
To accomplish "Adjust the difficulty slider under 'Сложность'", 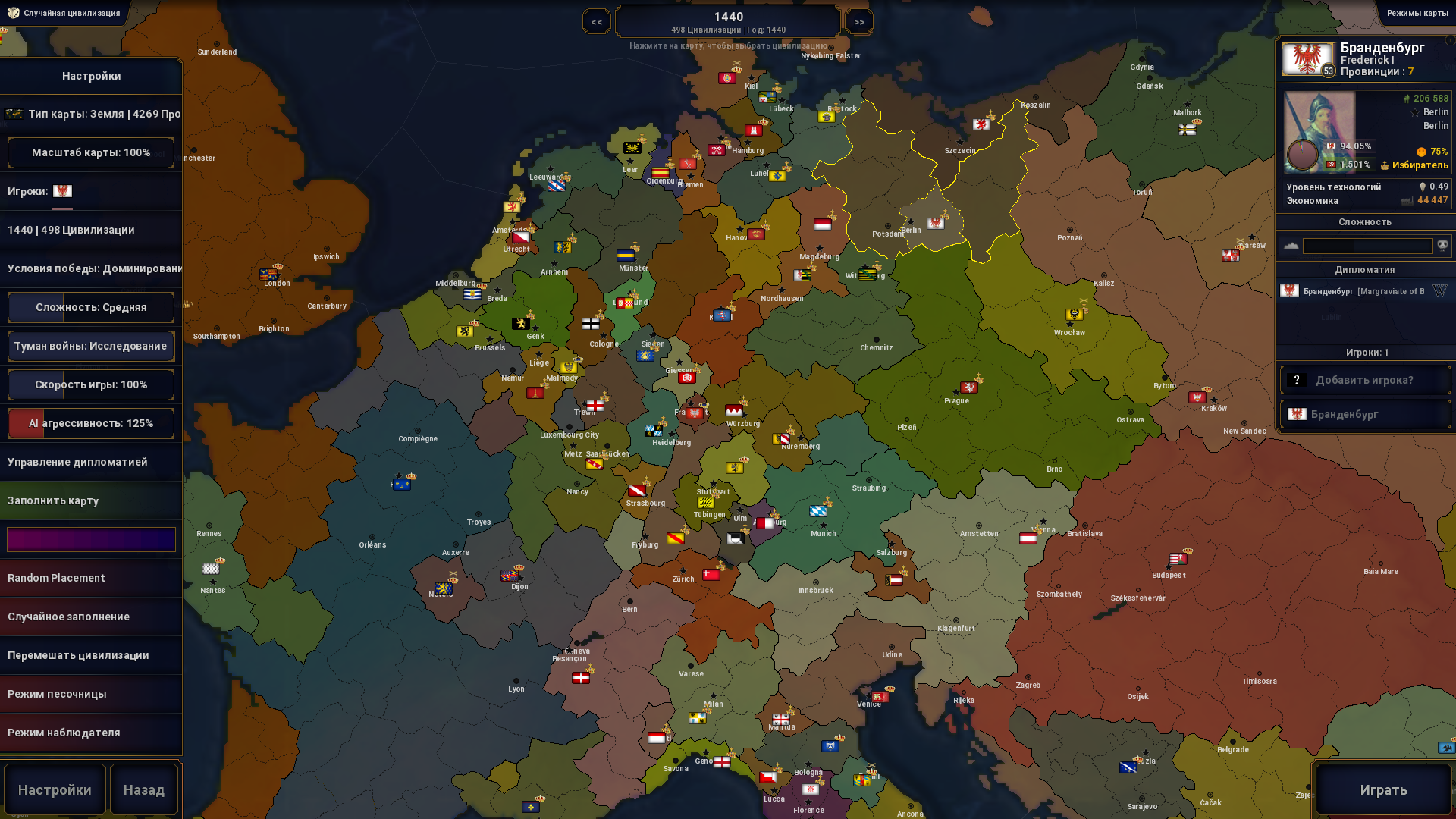I will point(1367,245).
